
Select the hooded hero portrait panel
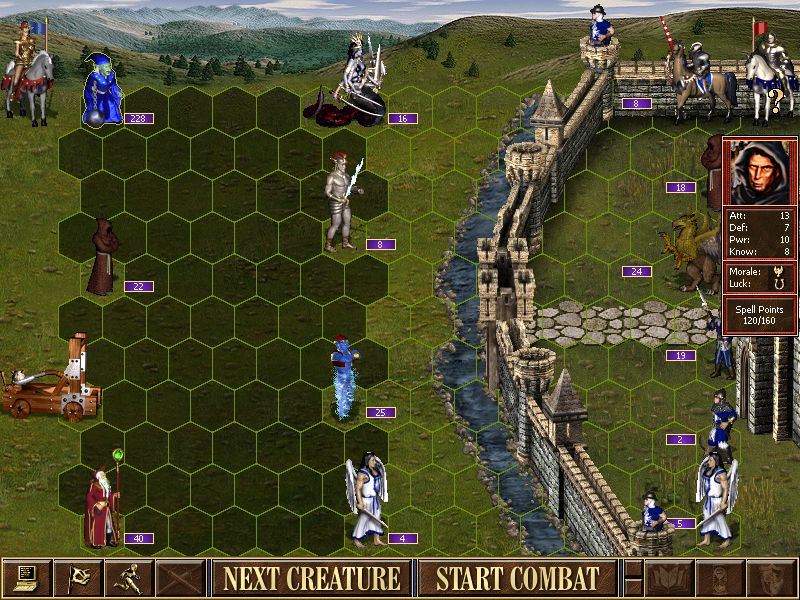(760, 173)
